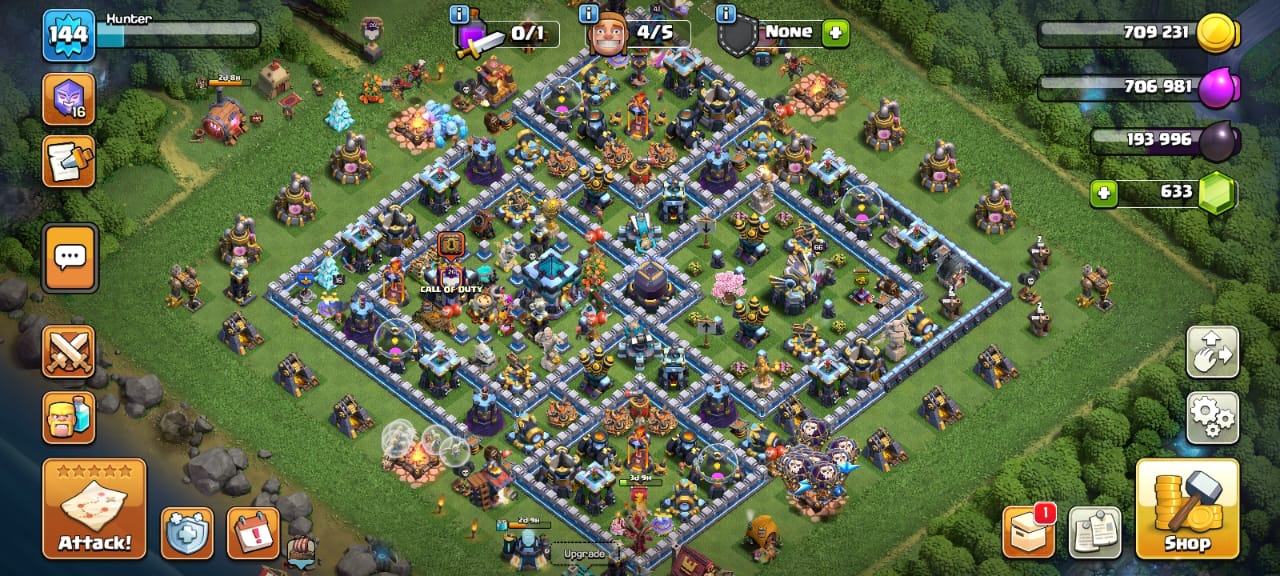Click the green plus beside shield None
Viewport: 1280px width, 576px height.
click(x=835, y=33)
